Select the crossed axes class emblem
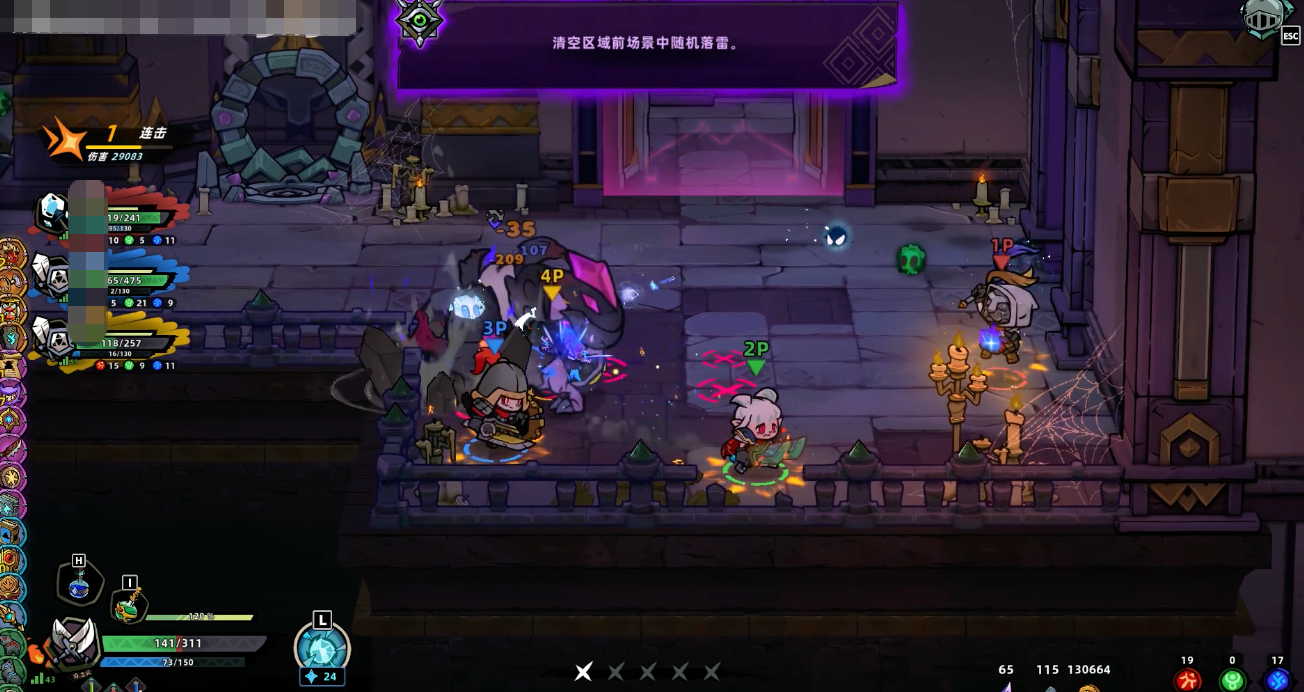Viewport: 1304px width, 692px height. (73, 640)
